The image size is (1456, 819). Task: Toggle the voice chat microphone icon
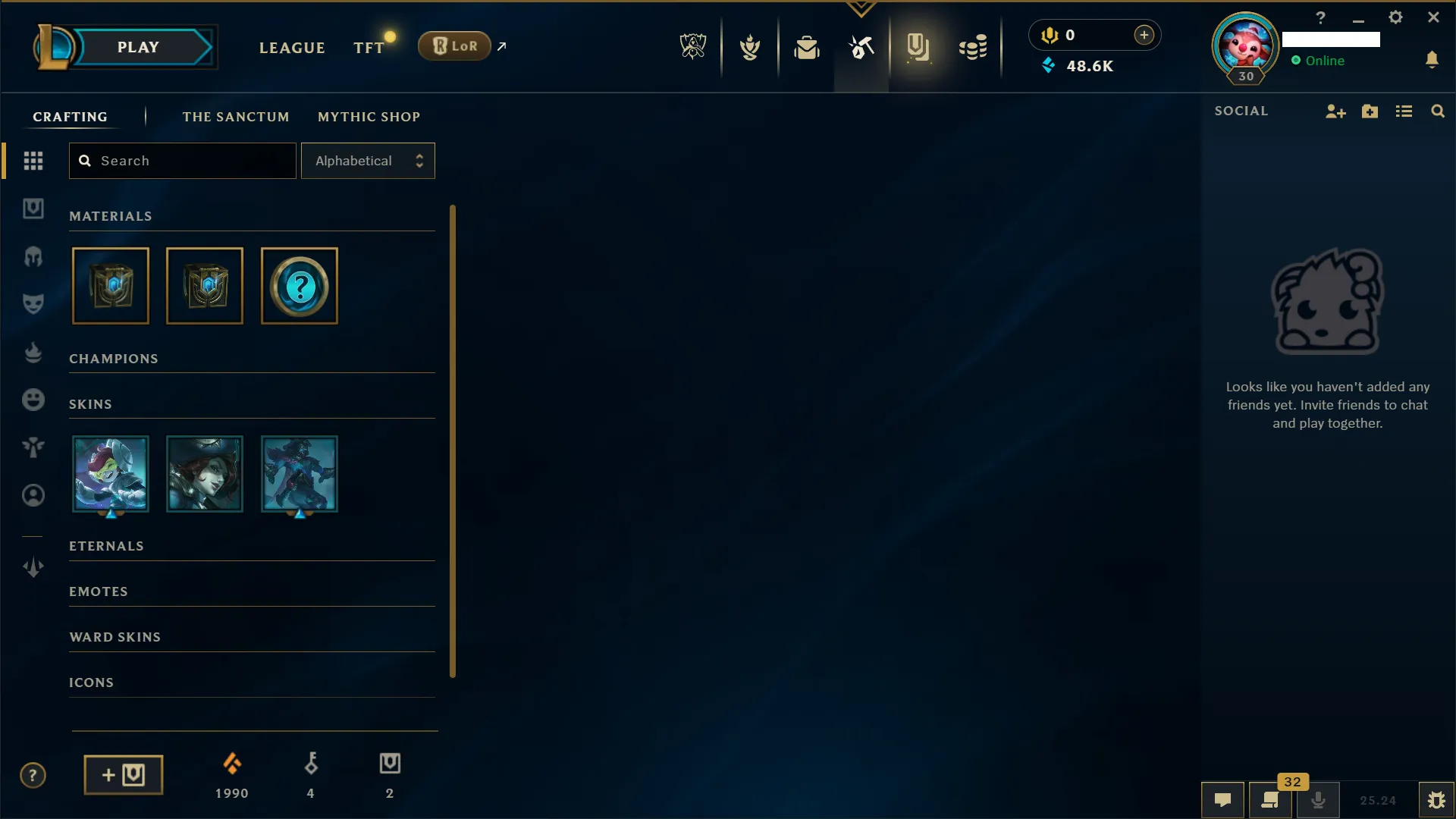[x=1319, y=800]
